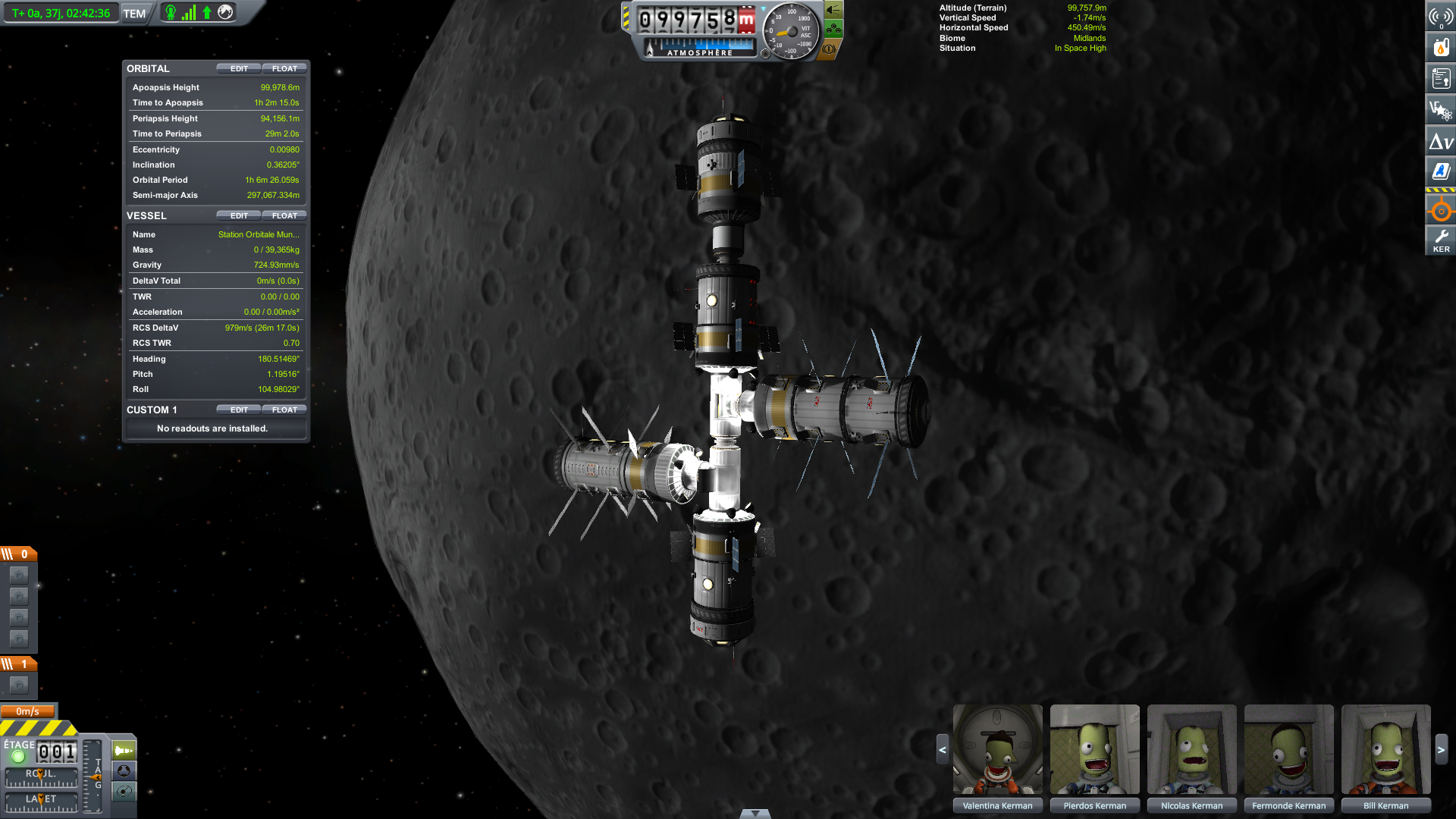This screenshot has width=1456, height=819.
Task: Open the orange maneuver node tool
Action: click(x=1441, y=211)
